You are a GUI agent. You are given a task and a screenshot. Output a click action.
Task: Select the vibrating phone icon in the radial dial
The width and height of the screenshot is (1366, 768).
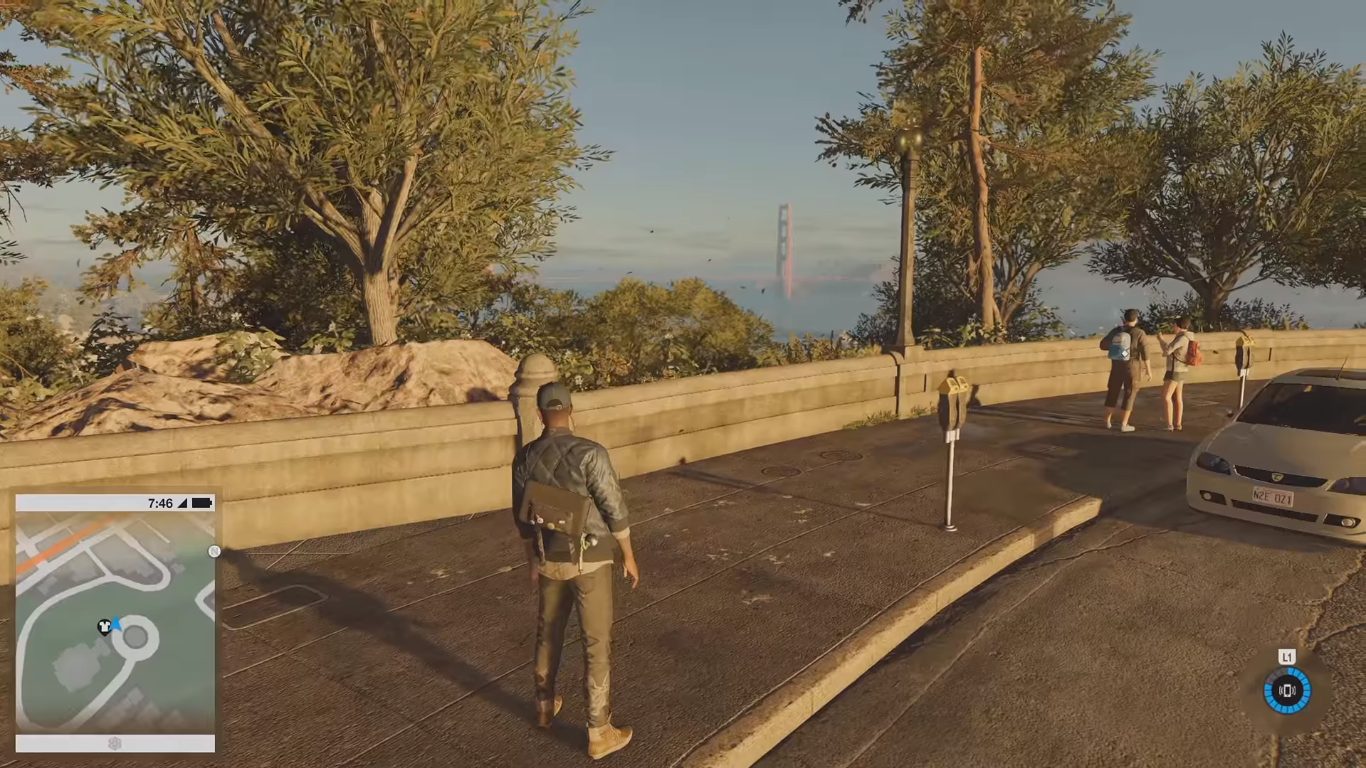click(1288, 690)
